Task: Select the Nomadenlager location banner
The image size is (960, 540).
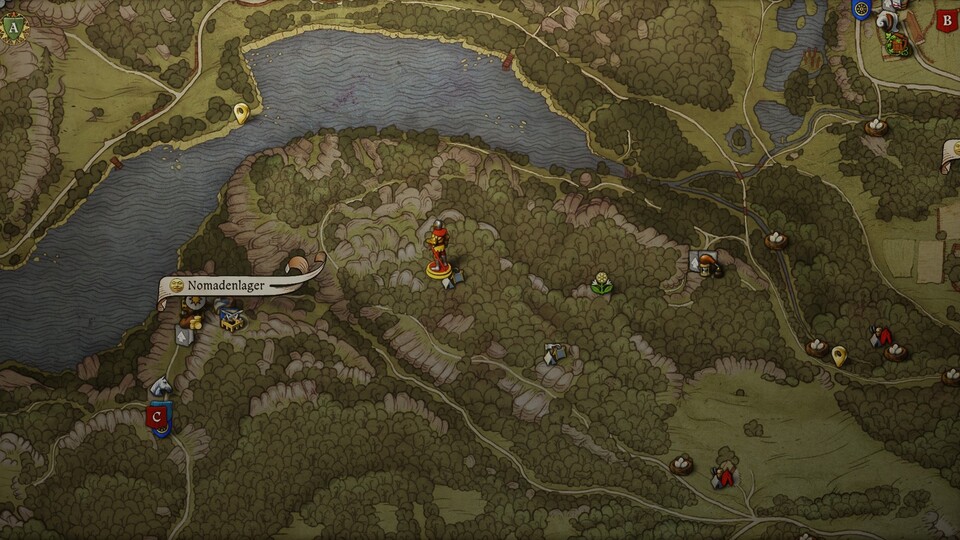Action: pos(240,286)
